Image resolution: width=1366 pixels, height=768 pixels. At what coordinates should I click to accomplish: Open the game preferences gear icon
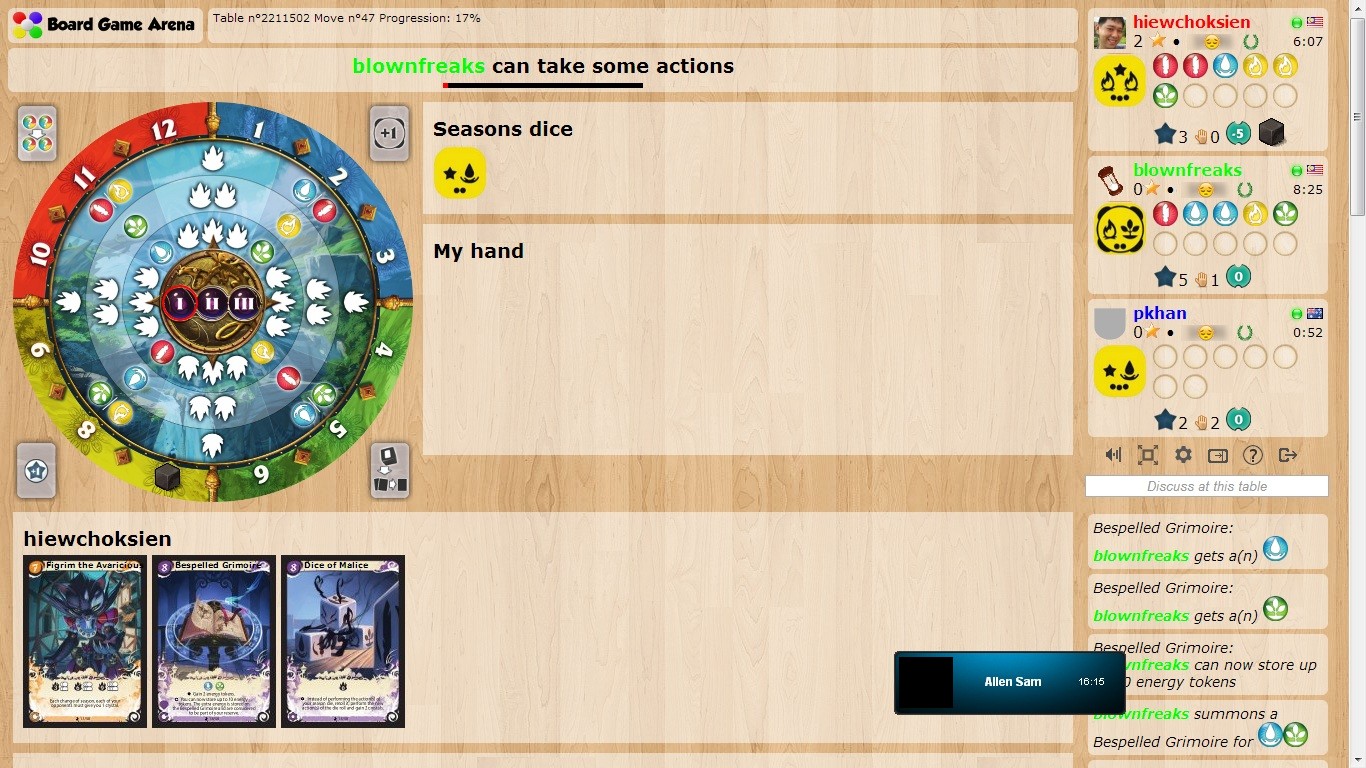coord(1183,455)
